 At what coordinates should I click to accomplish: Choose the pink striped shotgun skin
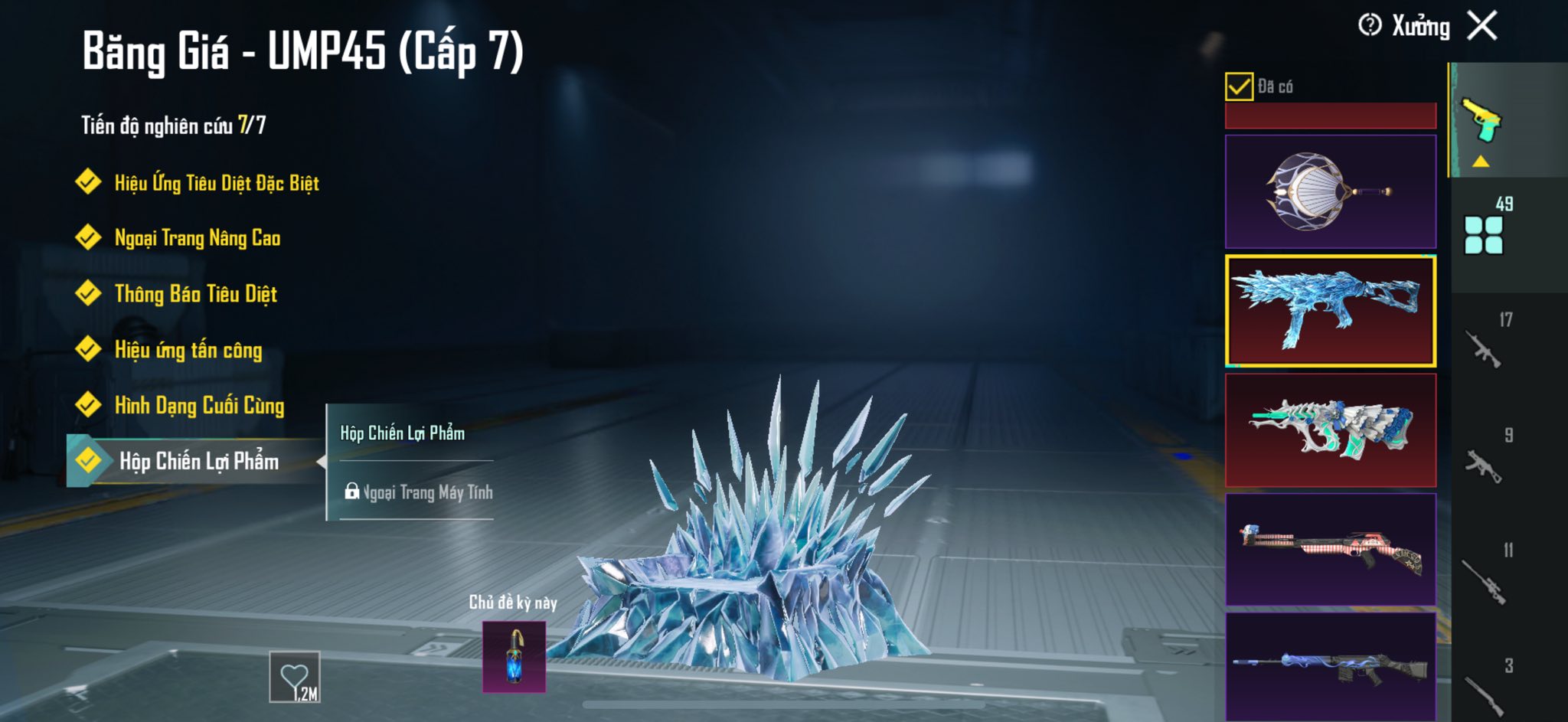coord(1330,549)
